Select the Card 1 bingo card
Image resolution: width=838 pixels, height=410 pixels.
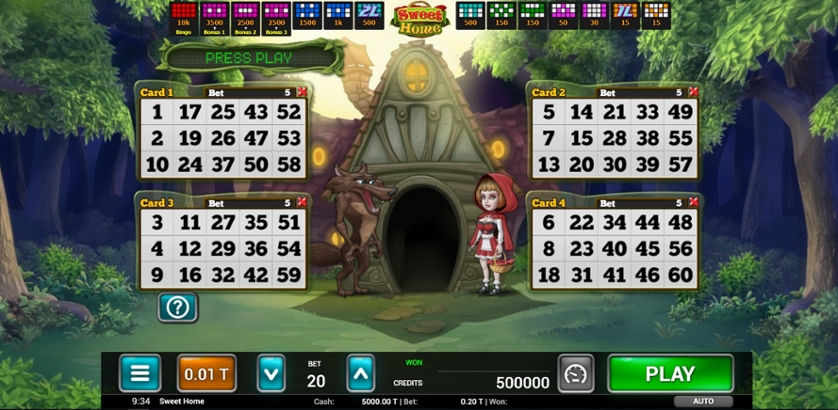tap(221, 138)
